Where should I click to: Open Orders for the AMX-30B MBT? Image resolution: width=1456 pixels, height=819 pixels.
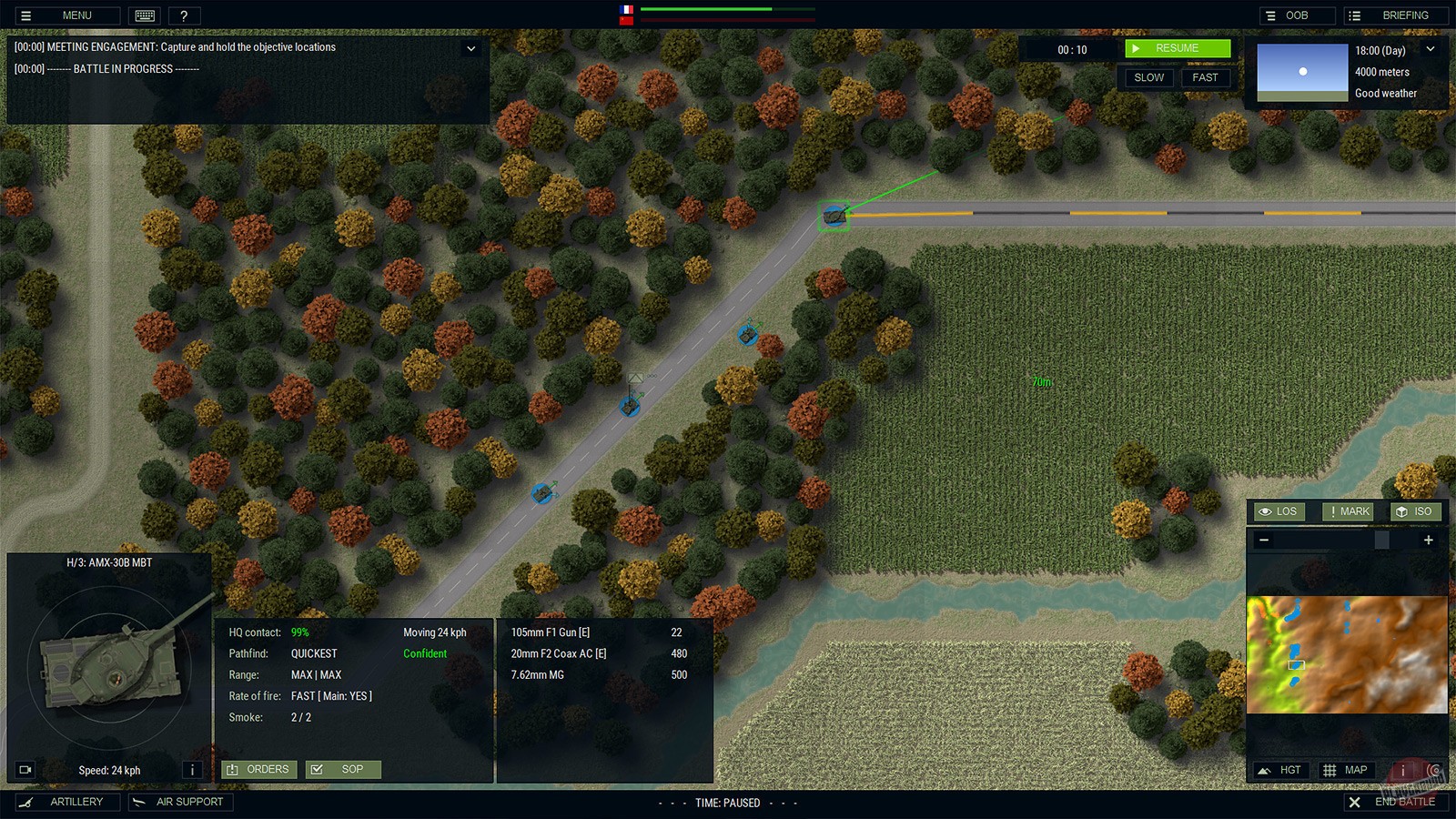(258, 769)
